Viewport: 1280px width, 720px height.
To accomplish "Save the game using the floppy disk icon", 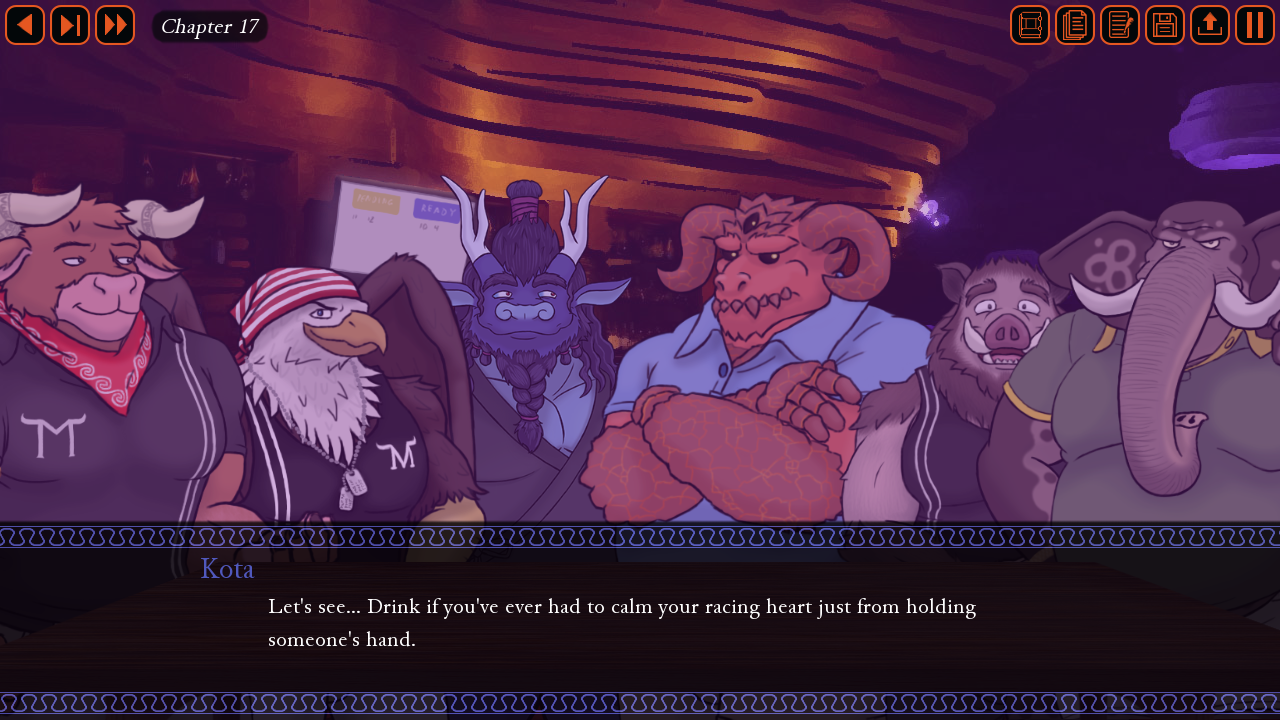I will pyautogui.click(x=1164, y=25).
